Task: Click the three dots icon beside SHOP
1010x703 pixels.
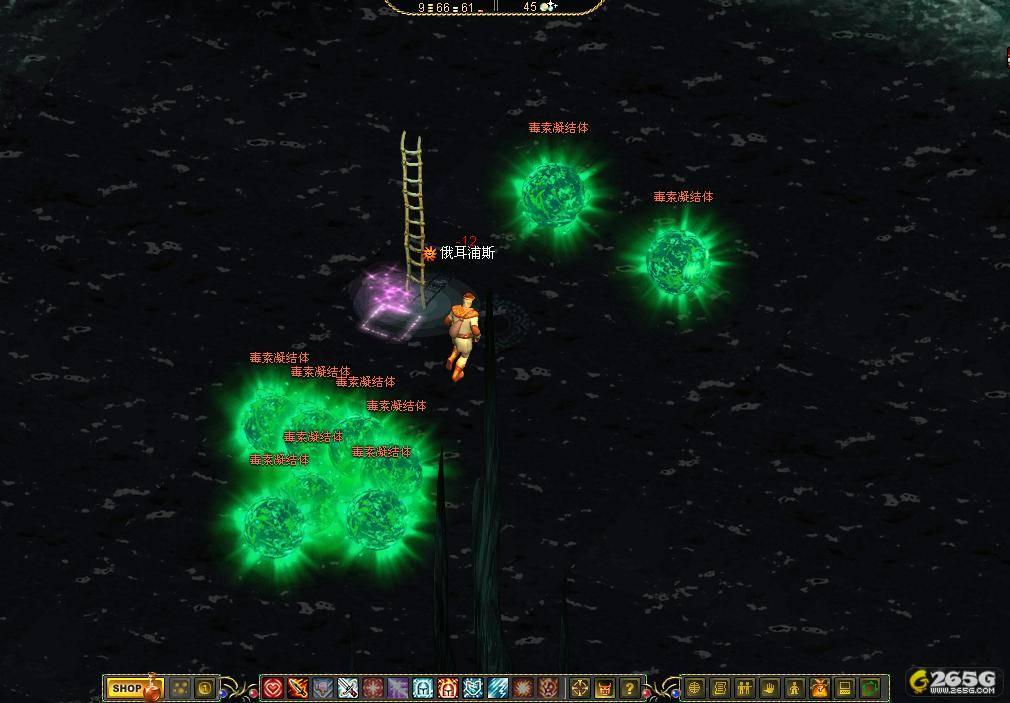Action: tap(180, 688)
